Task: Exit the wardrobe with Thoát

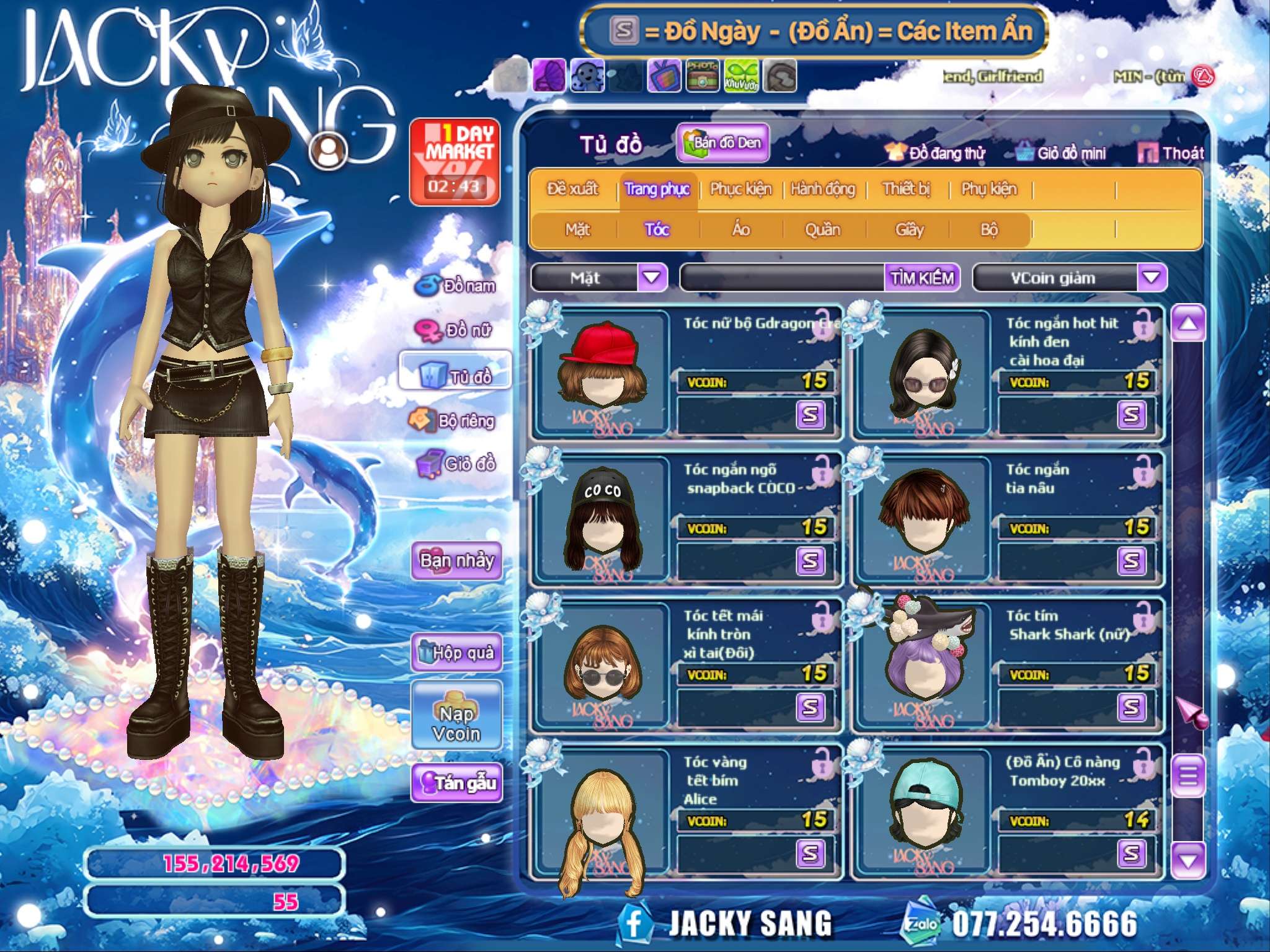Action: [1171, 153]
